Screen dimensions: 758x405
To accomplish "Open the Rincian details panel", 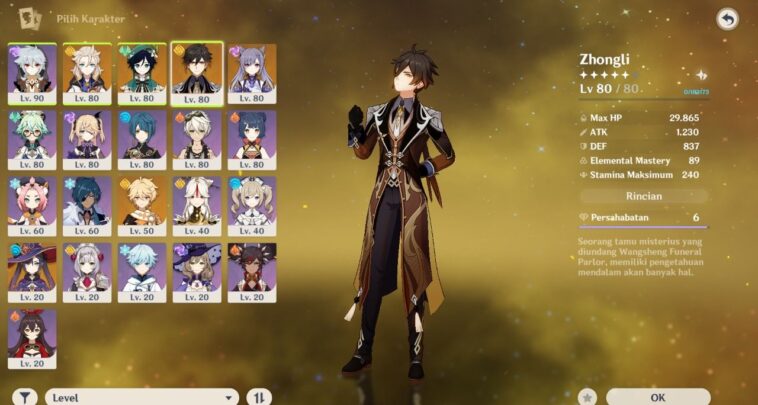I will pos(643,196).
